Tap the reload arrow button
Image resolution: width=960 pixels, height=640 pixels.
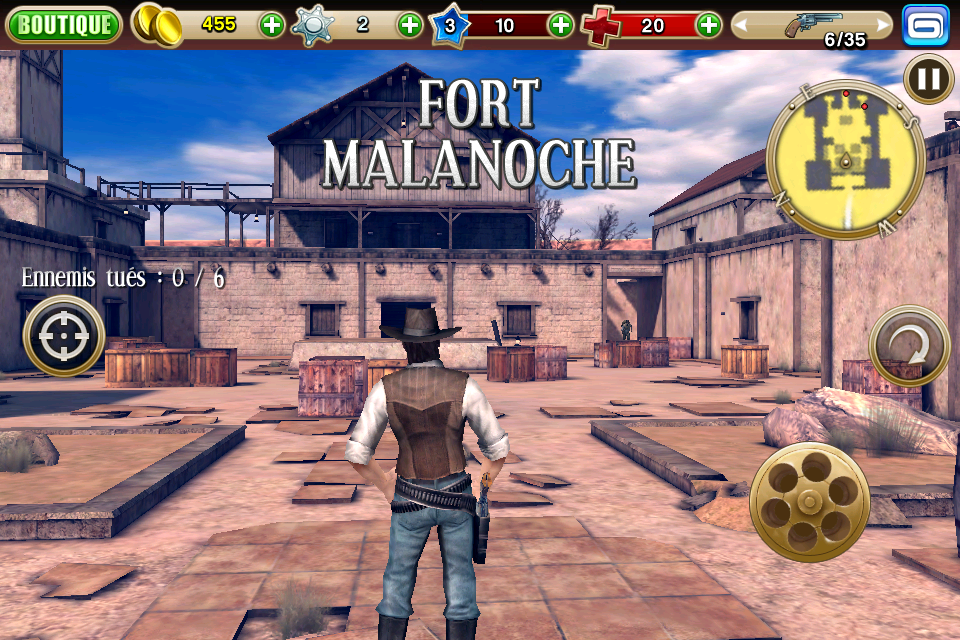[x=909, y=346]
